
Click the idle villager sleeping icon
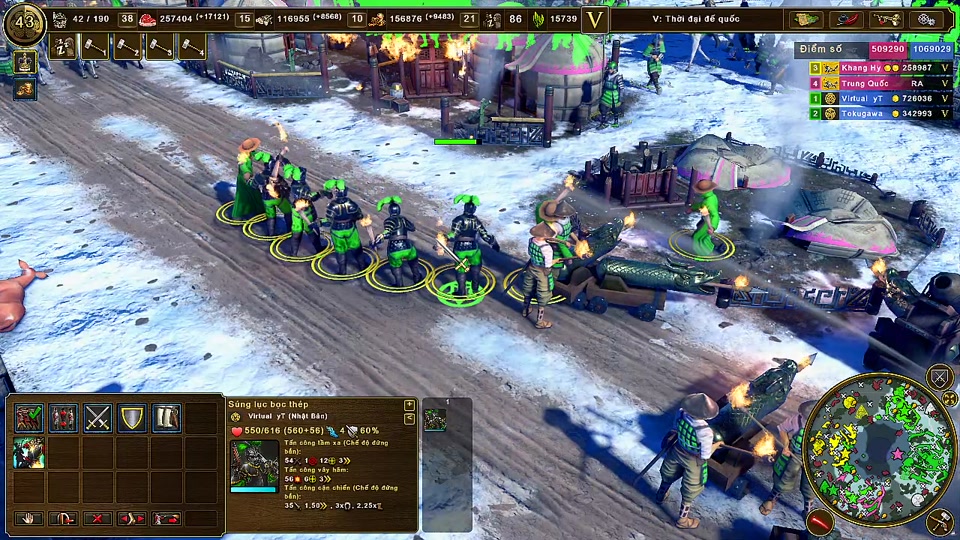point(63,47)
